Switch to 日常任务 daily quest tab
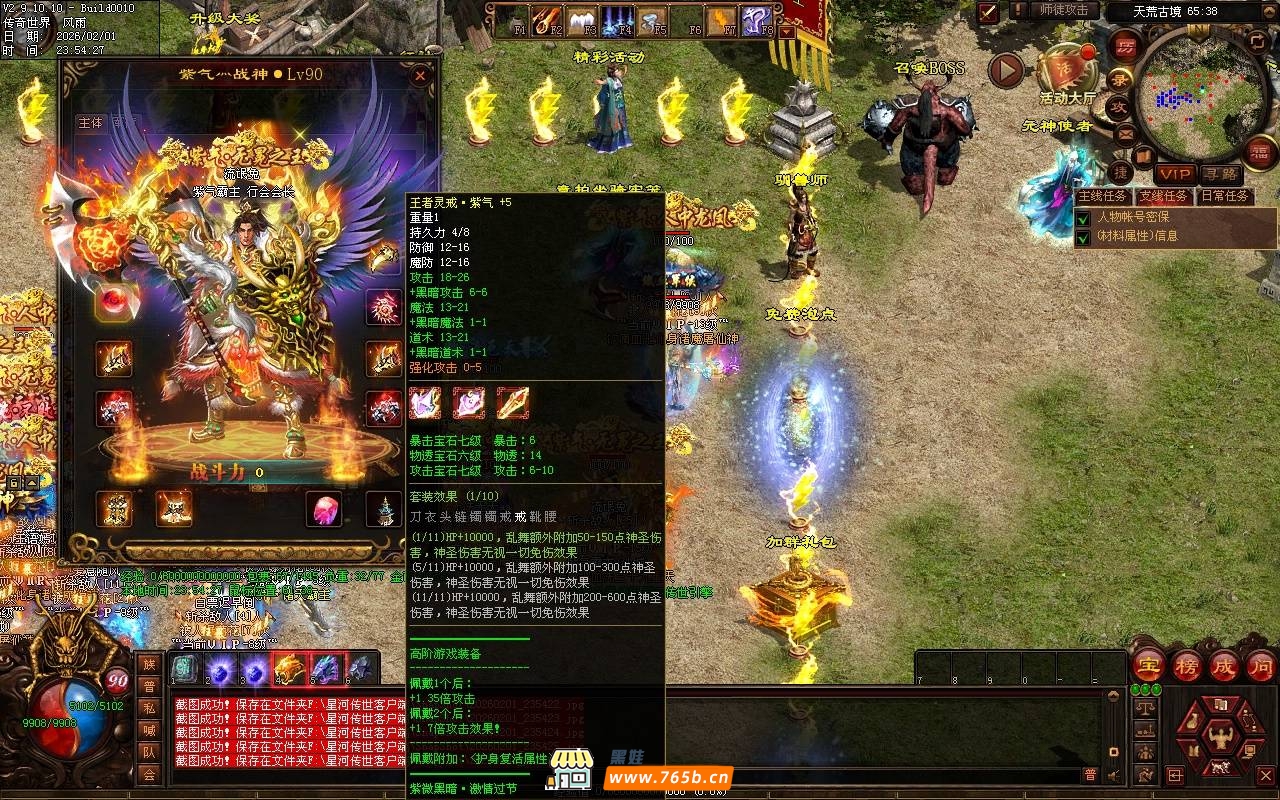The width and height of the screenshot is (1280, 800). pyautogui.click(x=1224, y=196)
